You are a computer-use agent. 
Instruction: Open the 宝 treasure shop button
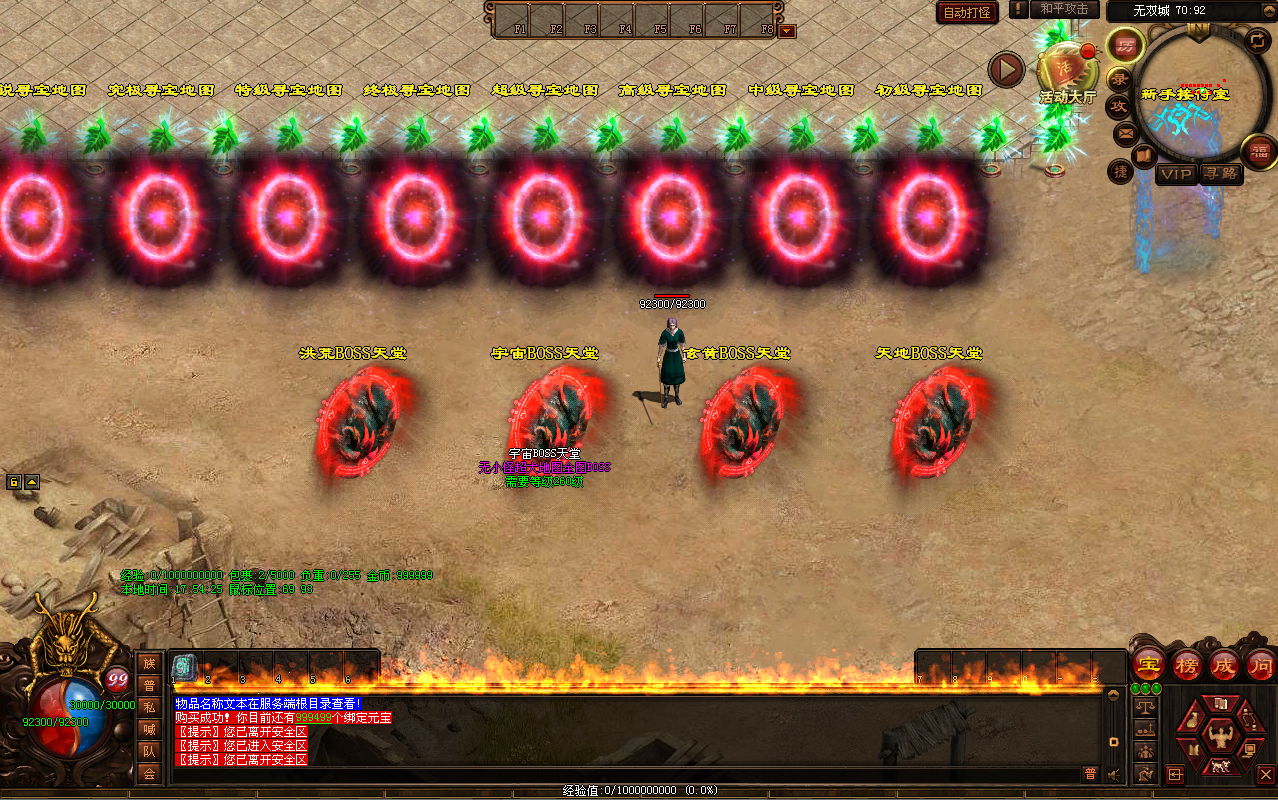coord(1149,664)
